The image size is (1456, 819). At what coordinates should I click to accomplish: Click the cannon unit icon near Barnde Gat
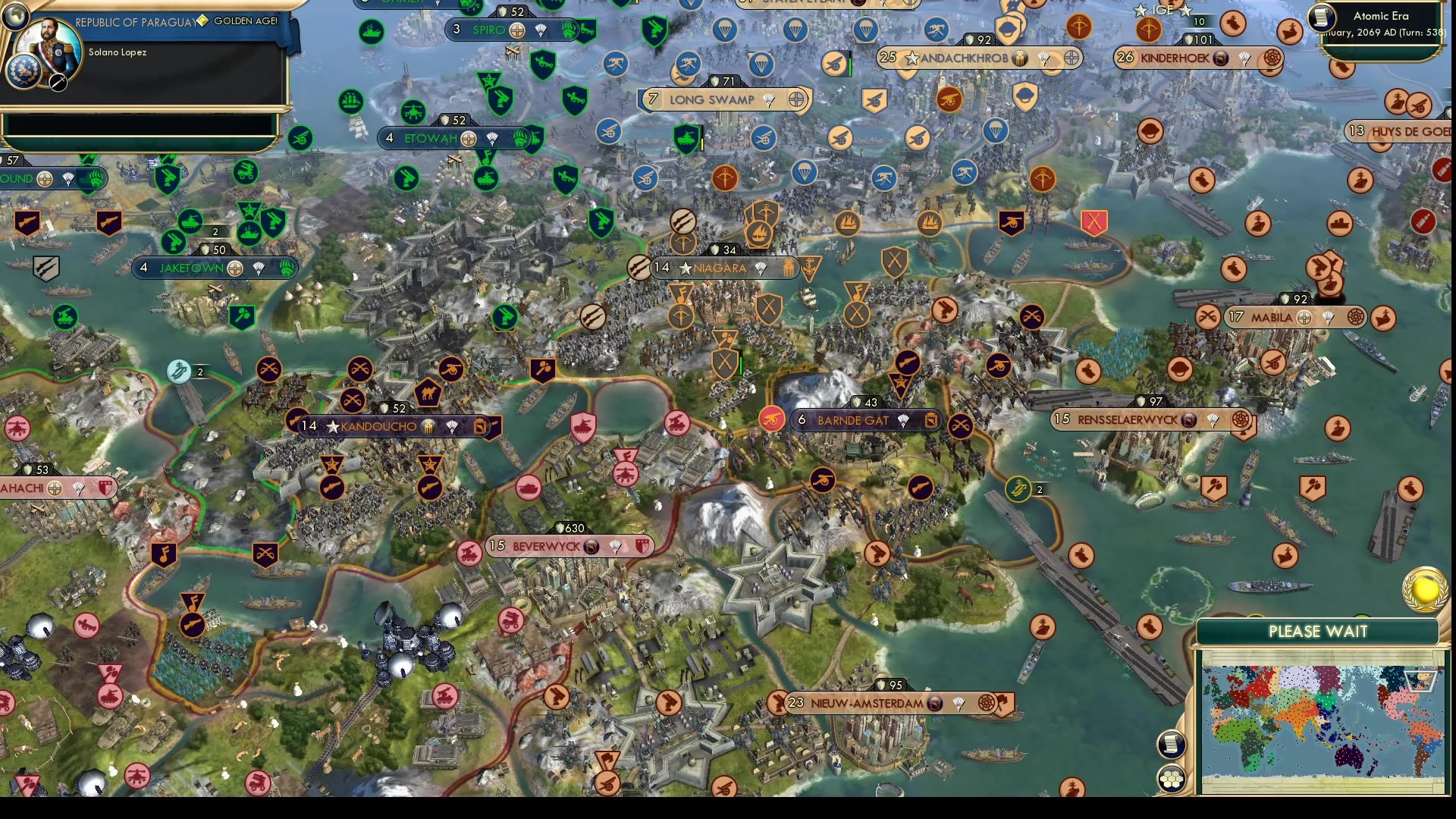coord(772,419)
